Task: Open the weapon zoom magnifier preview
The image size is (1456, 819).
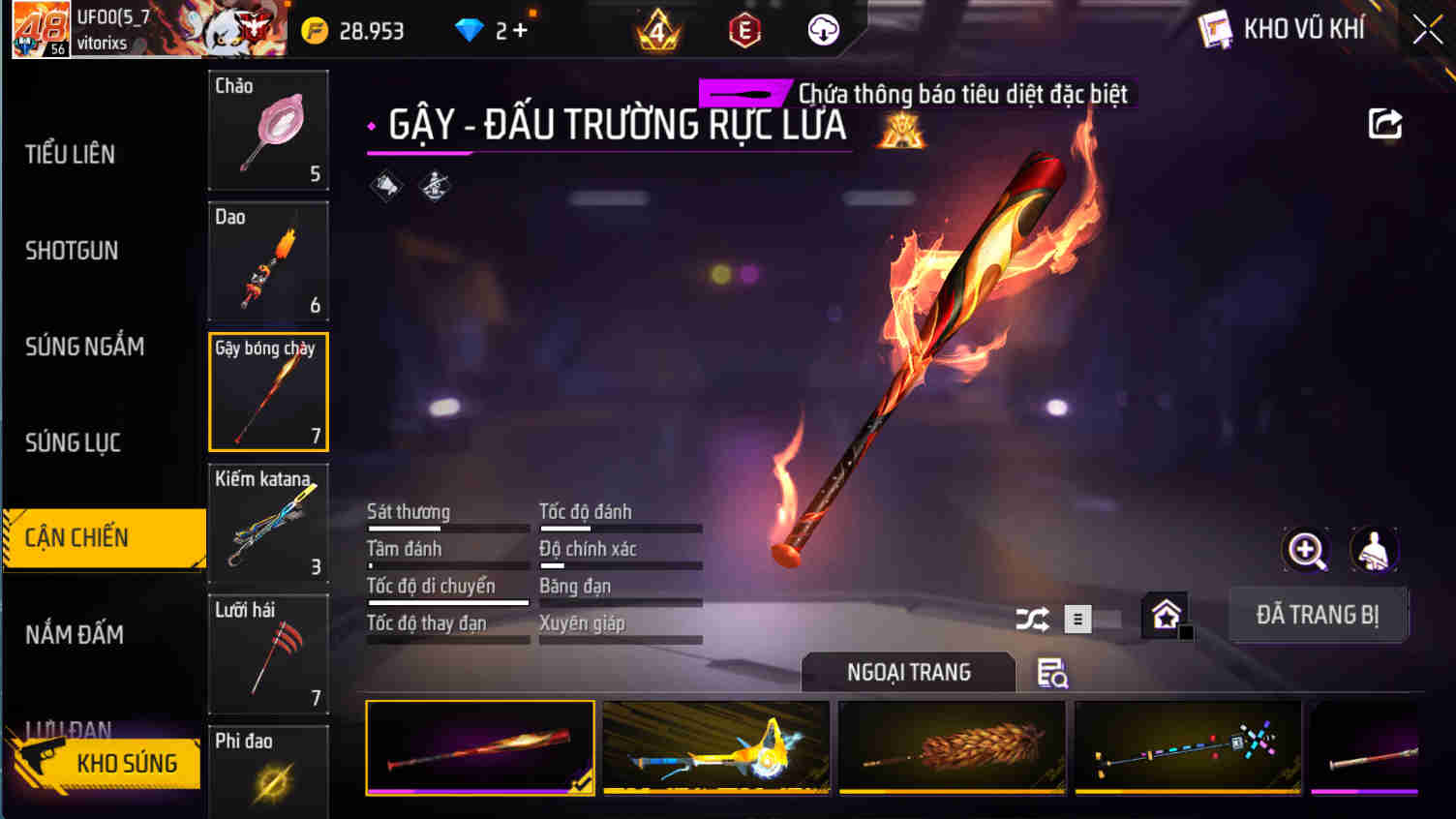Action: tap(1306, 550)
